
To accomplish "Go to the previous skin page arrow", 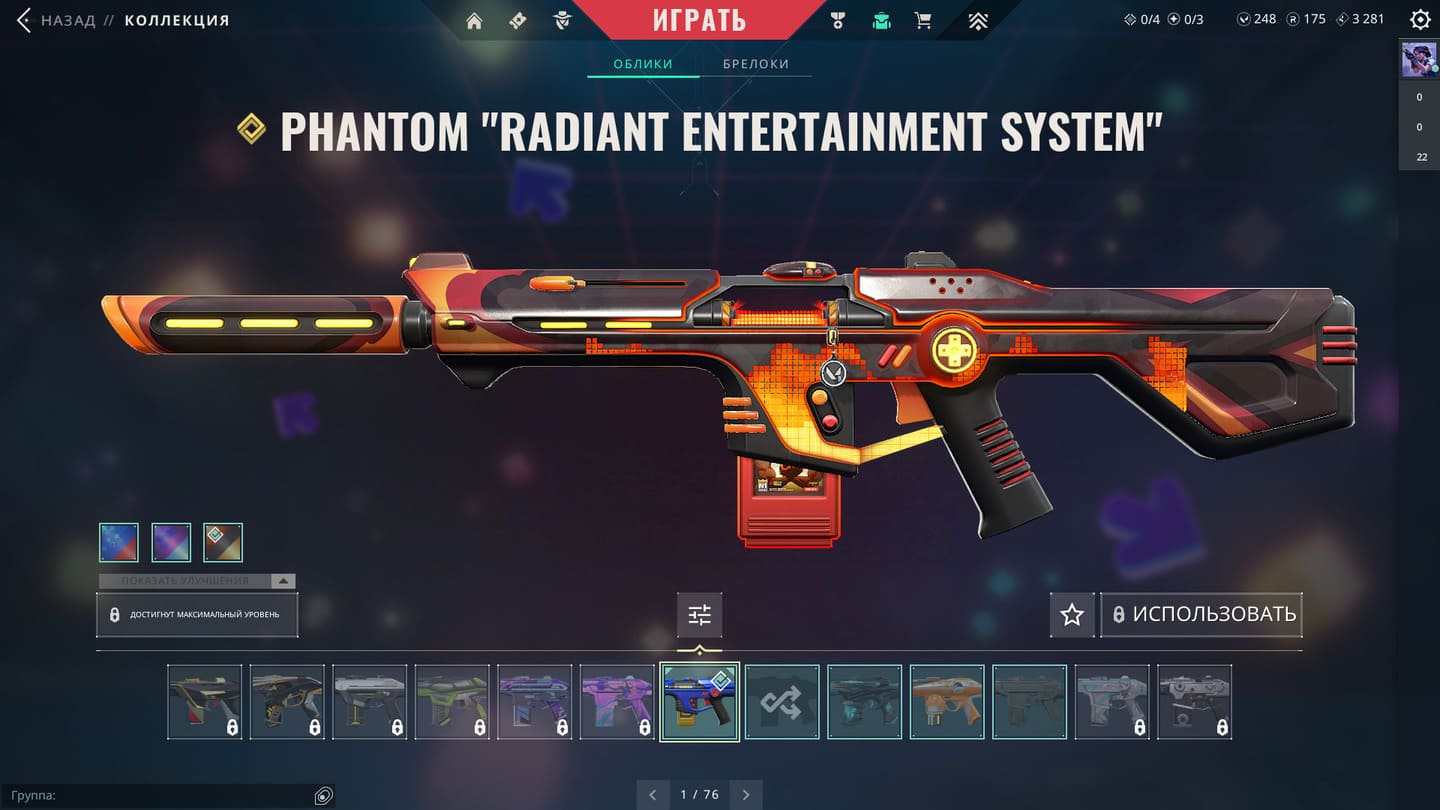I will [x=653, y=795].
